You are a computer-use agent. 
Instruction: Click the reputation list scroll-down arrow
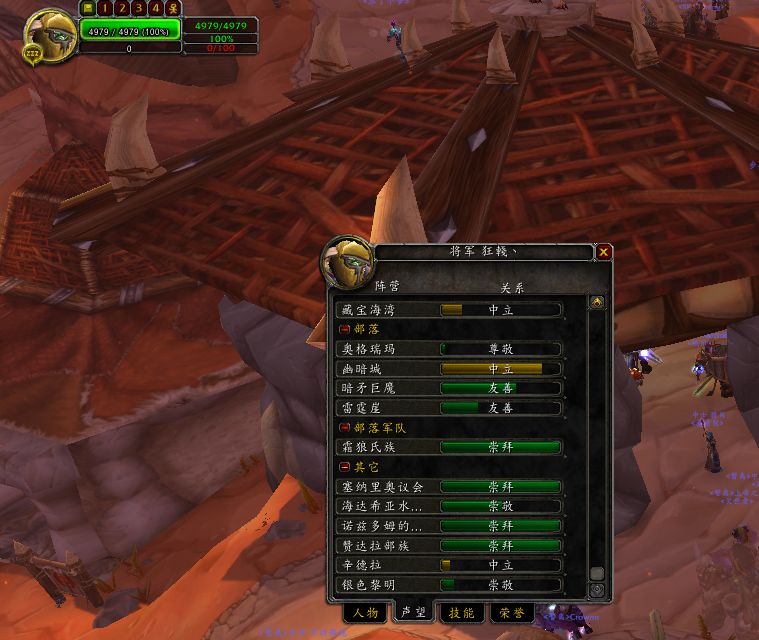click(x=597, y=590)
